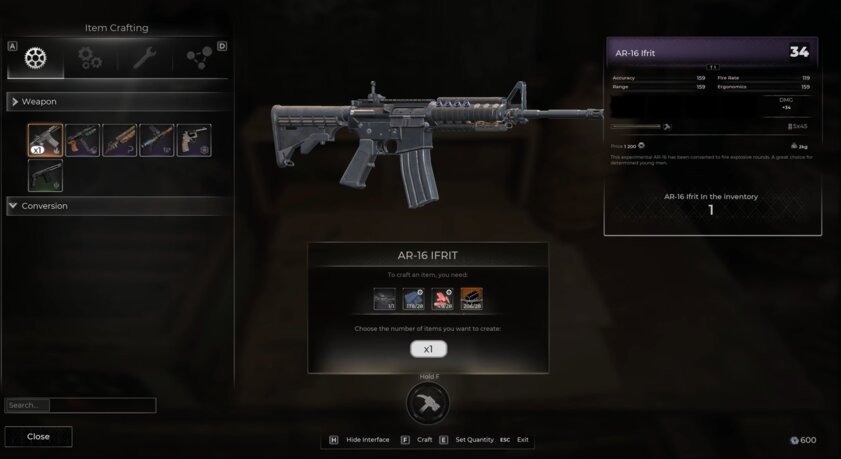Viewport: 841px width, 459px height.
Task: Select the blue-accented rifle recipe
Action: tap(156, 140)
